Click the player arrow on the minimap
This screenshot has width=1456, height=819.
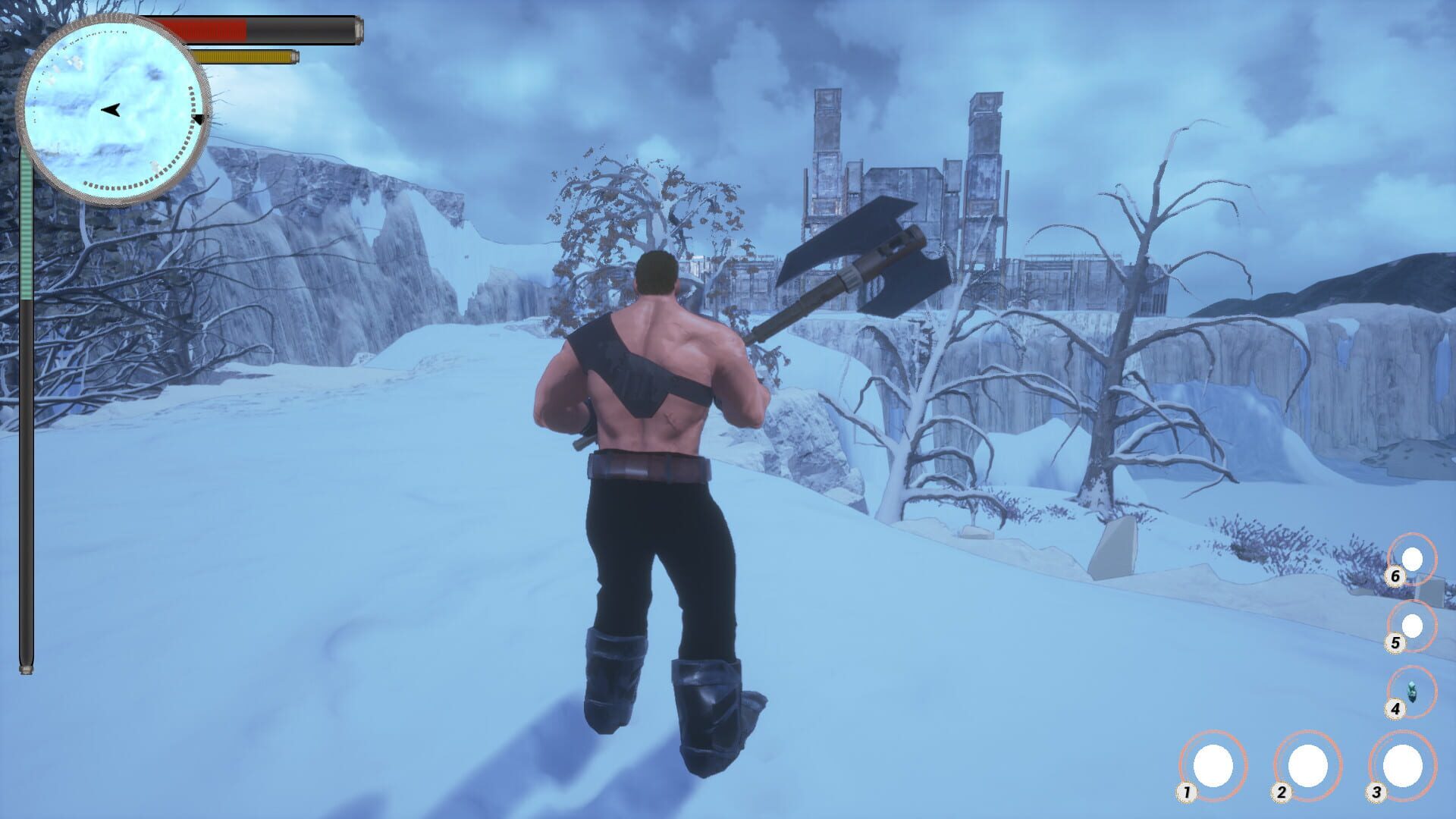(x=111, y=111)
